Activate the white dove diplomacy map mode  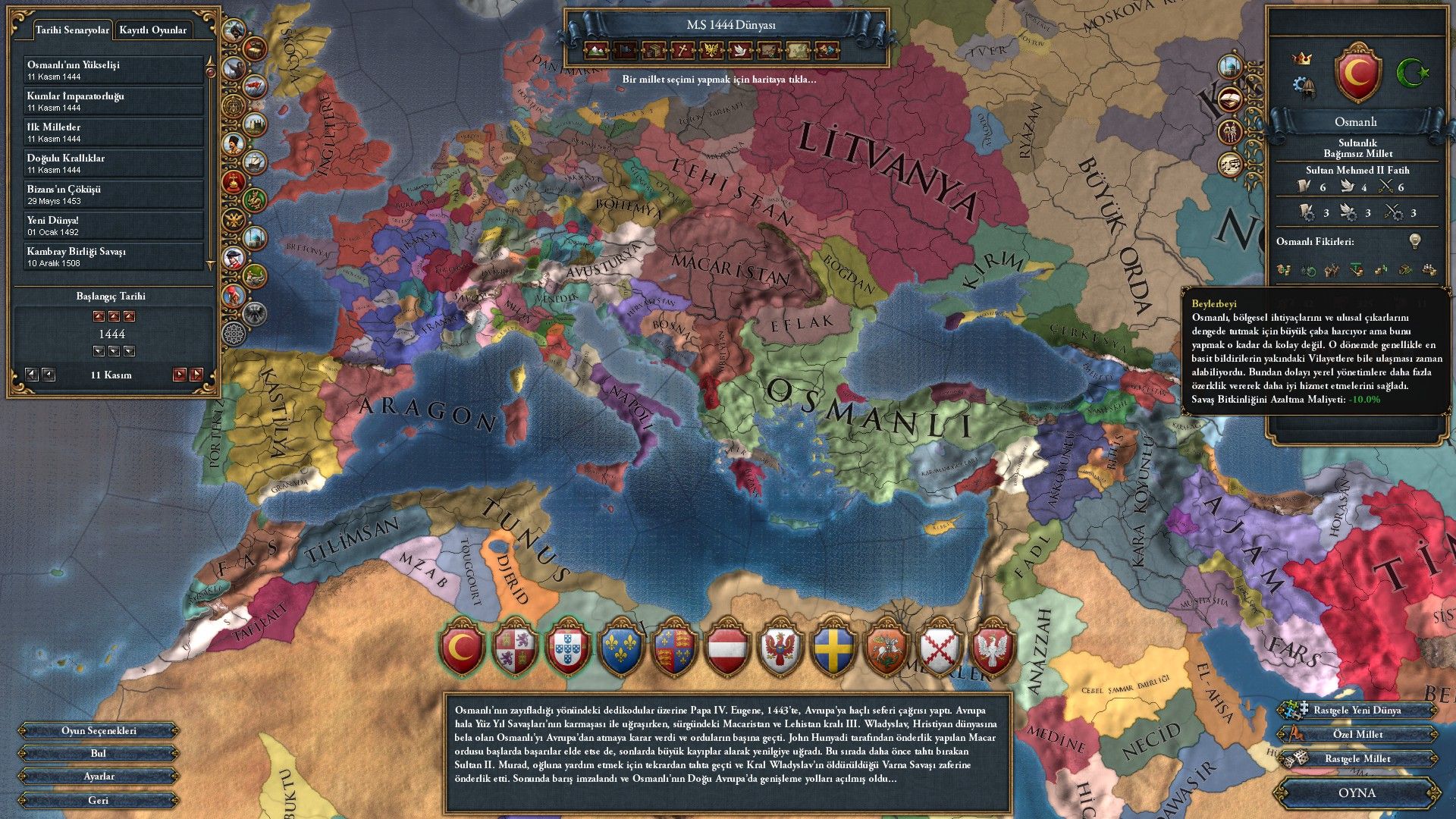(740, 51)
